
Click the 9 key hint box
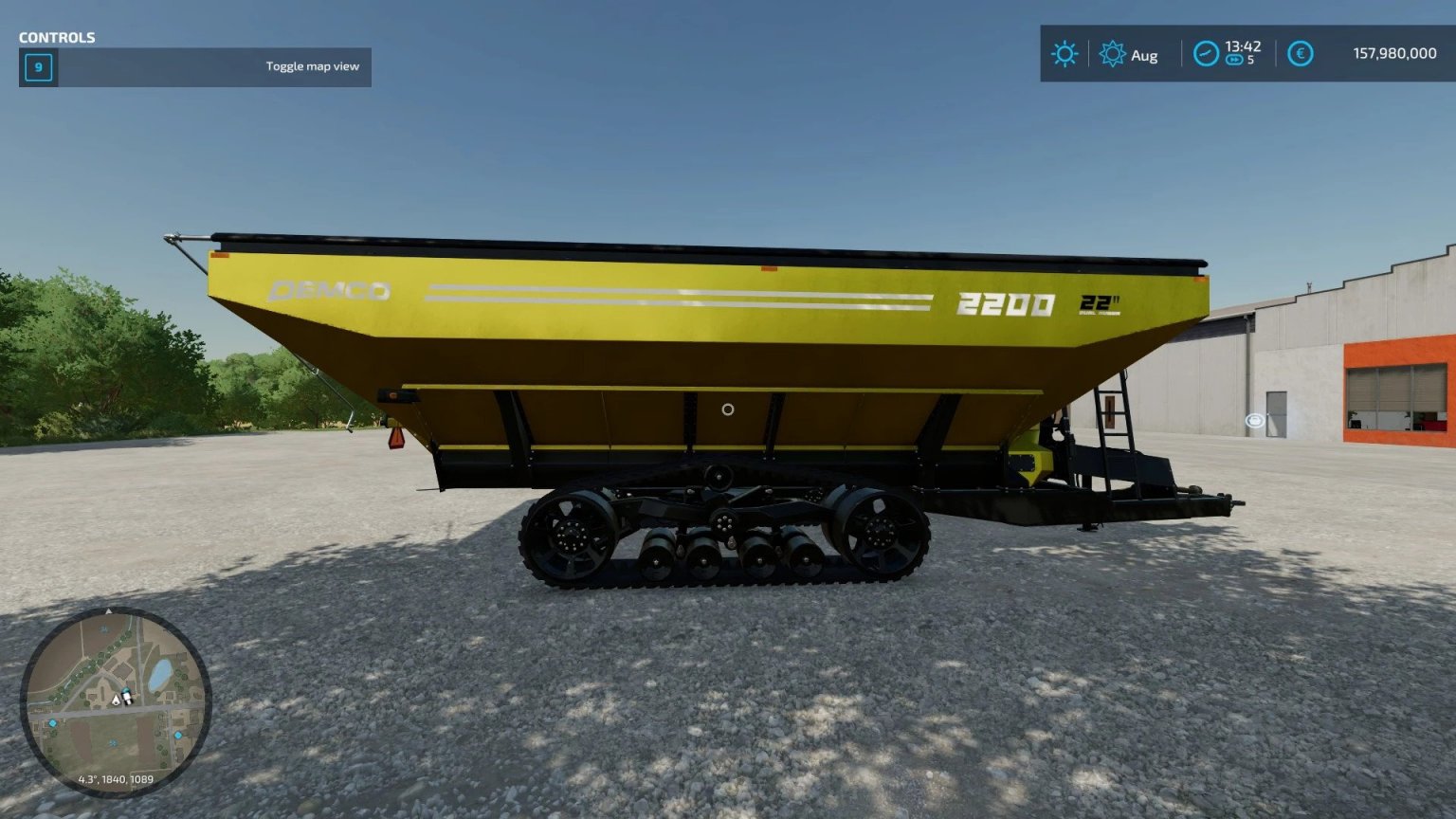pos(38,67)
